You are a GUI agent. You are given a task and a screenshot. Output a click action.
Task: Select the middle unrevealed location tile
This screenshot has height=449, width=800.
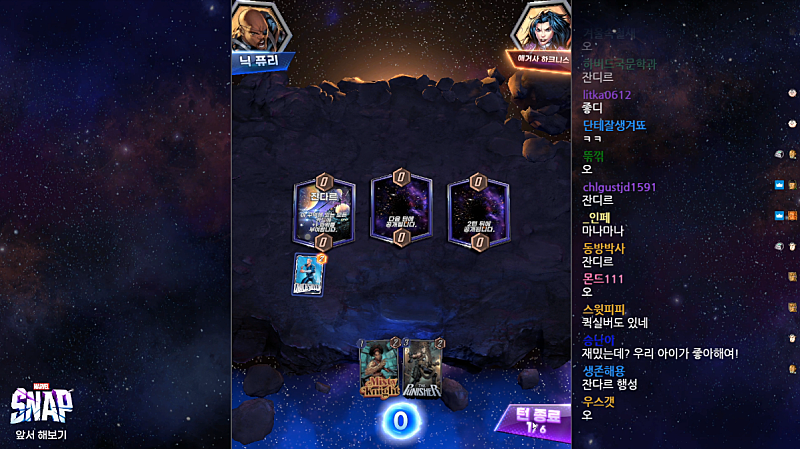(x=400, y=211)
